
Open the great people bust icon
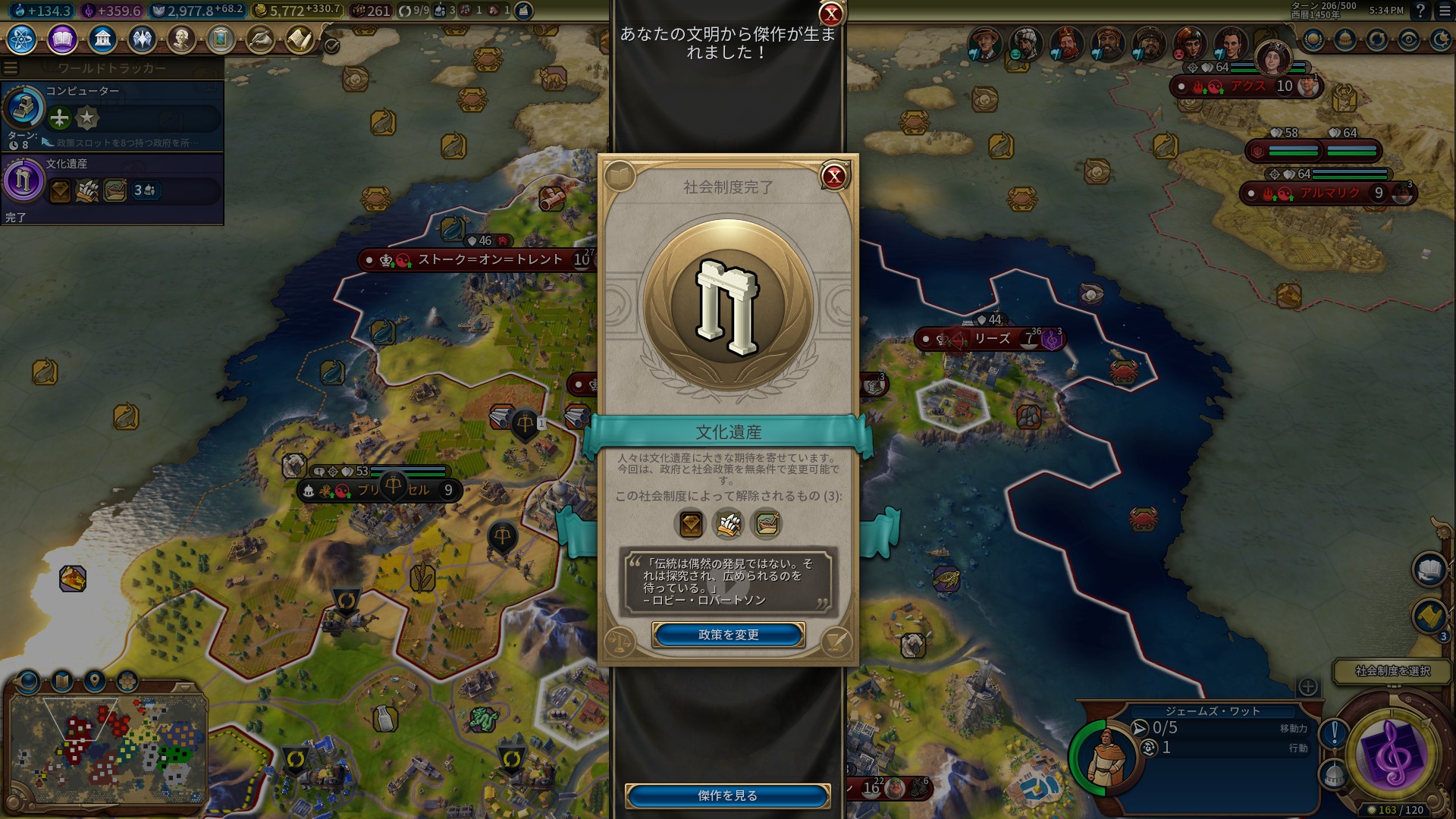point(181,39)
